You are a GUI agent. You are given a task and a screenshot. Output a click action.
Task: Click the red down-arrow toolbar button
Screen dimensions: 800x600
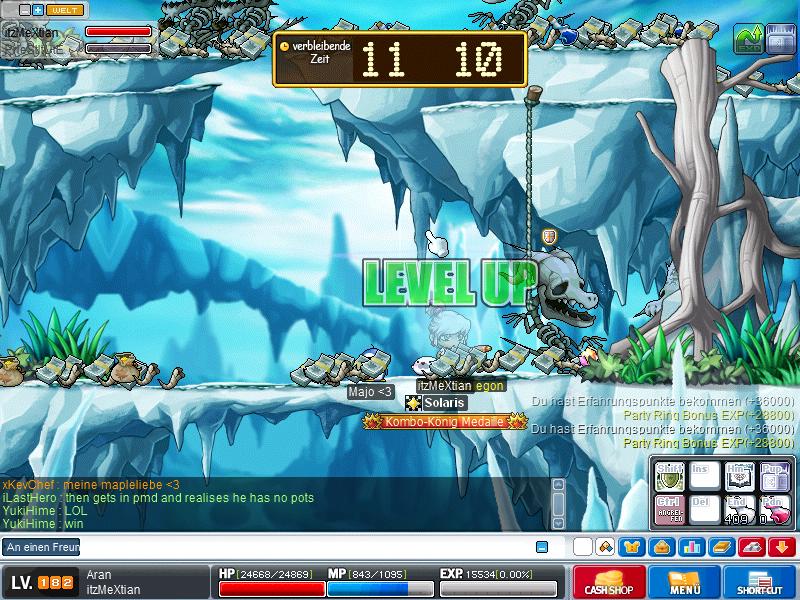pos(781,547)
